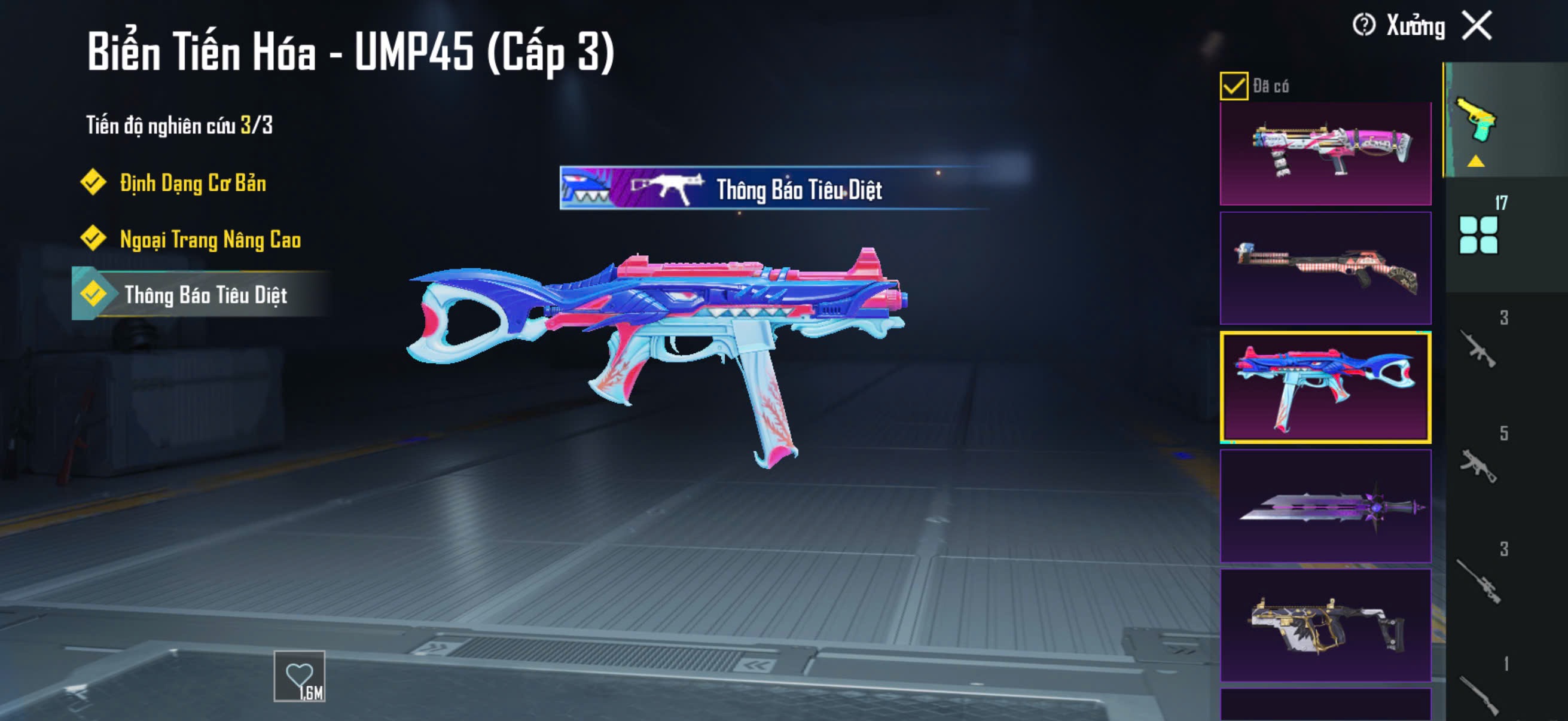
Task: Switch to the assault rifle category
Action: pyautogui.click(x=1478, y=349)
